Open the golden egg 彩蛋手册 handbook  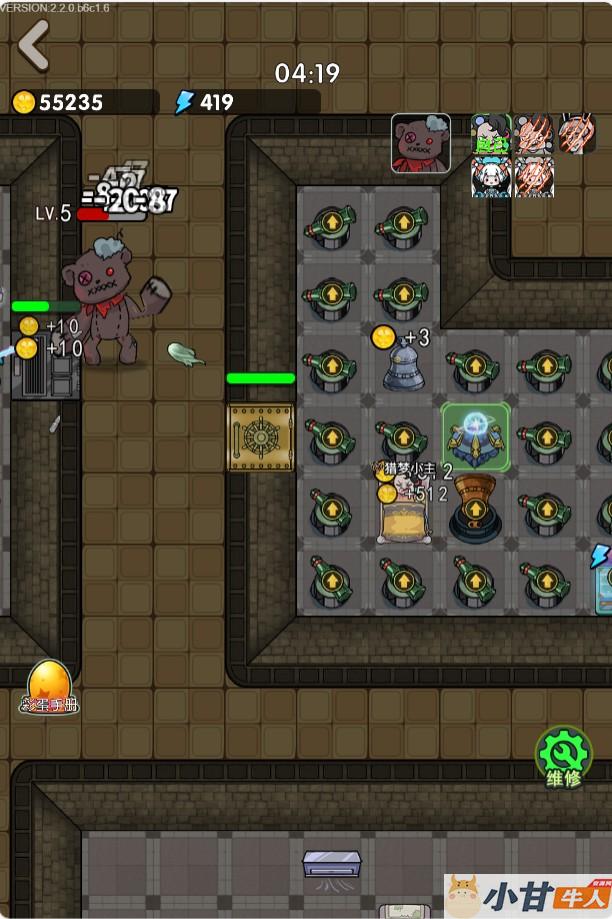coord(49,686)
